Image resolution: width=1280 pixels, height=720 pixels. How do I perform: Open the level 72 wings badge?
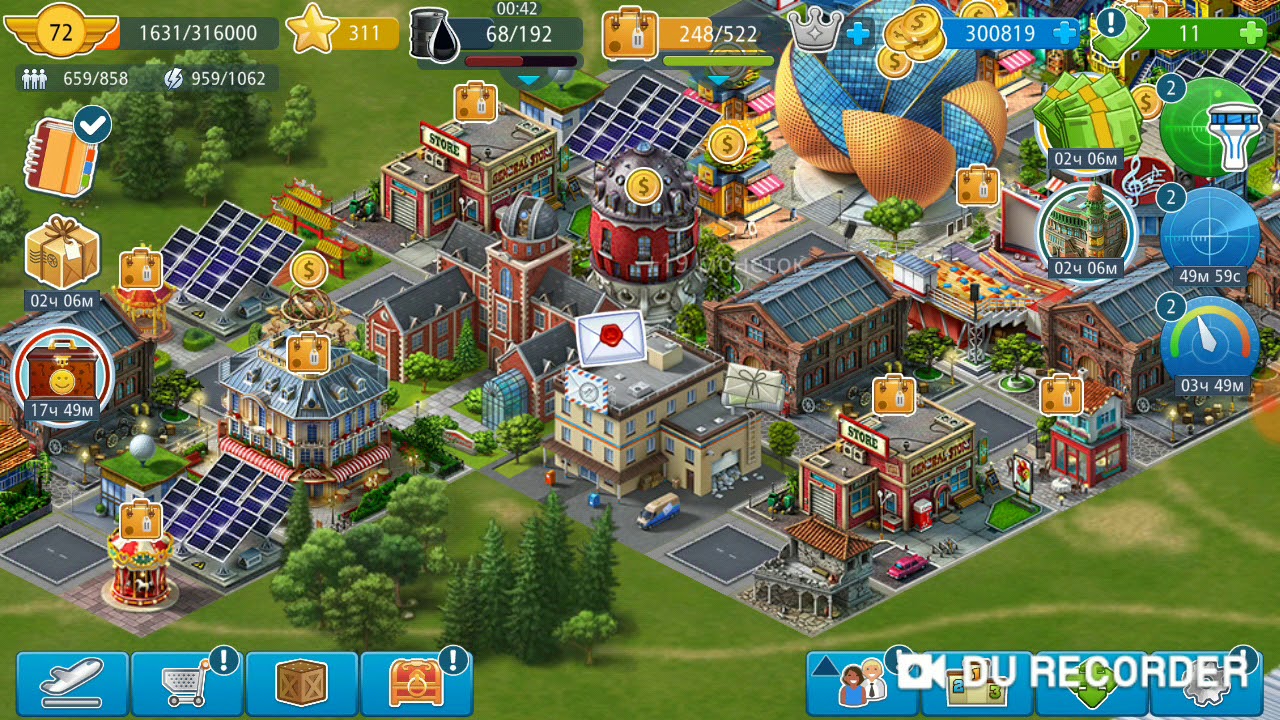(x=61, y=33)
